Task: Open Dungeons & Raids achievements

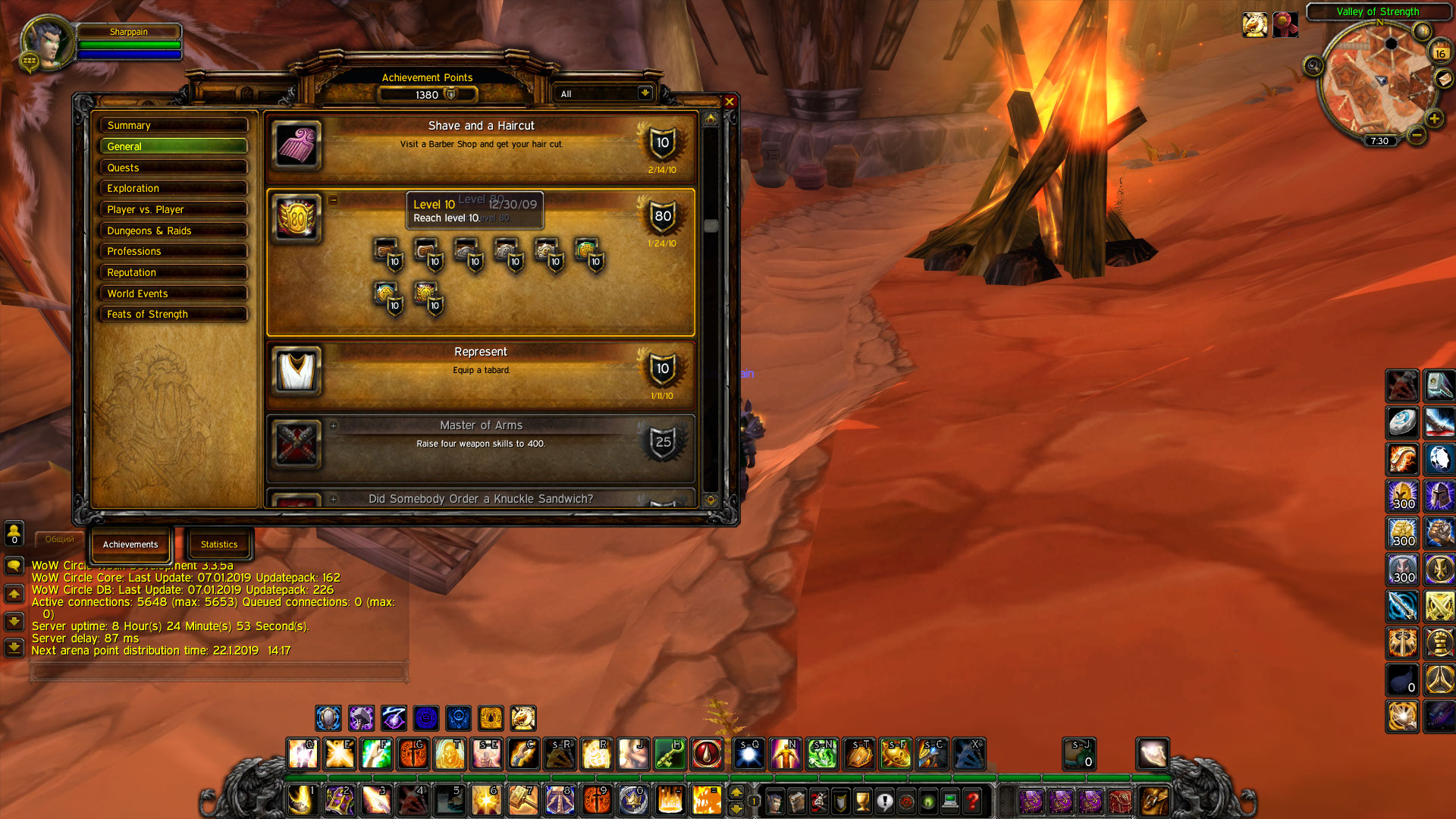Action: tap(174, 231)
